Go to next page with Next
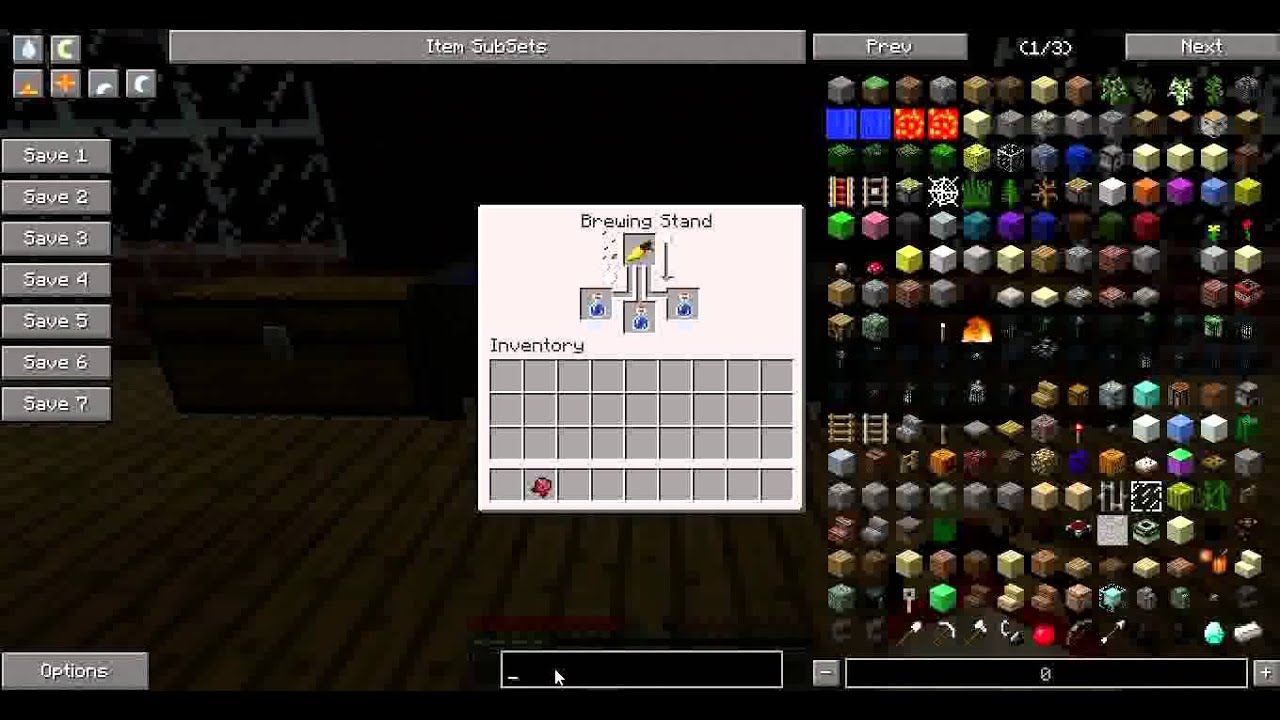The image size is (1280, 720). coord(1200,46)
